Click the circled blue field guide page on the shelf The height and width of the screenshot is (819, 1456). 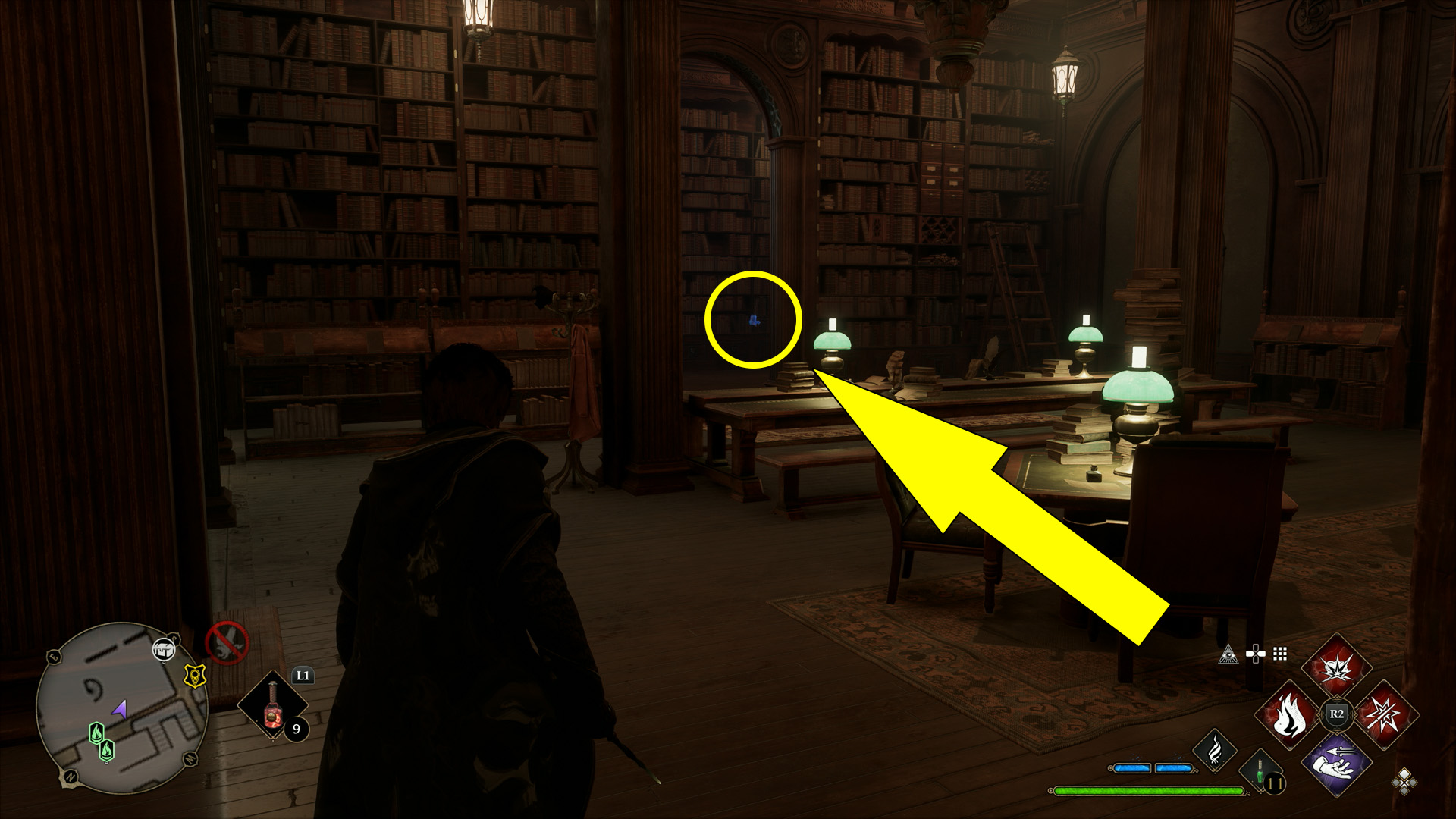(755, 320)
